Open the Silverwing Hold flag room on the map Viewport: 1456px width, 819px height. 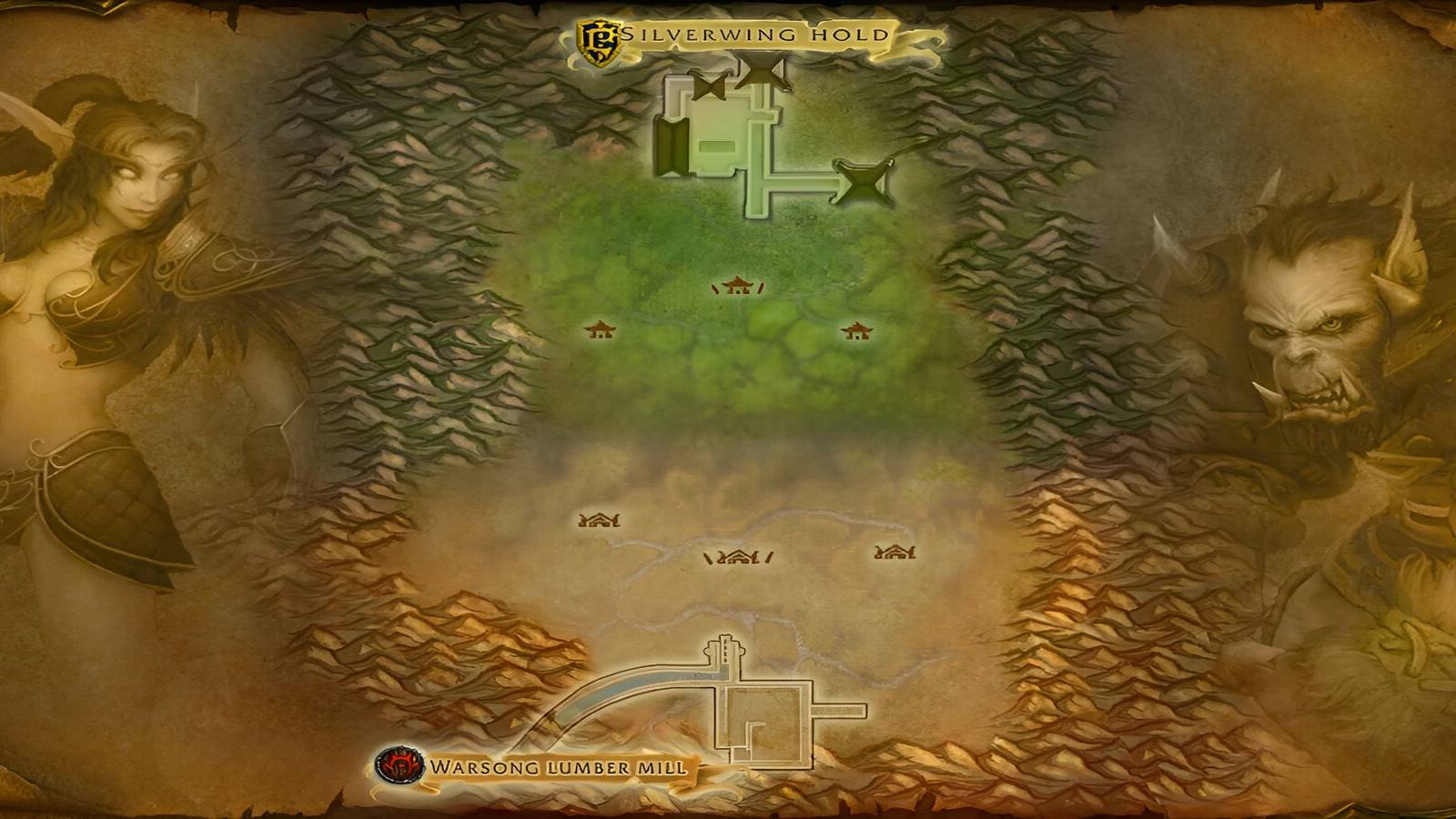click(716, 143)
